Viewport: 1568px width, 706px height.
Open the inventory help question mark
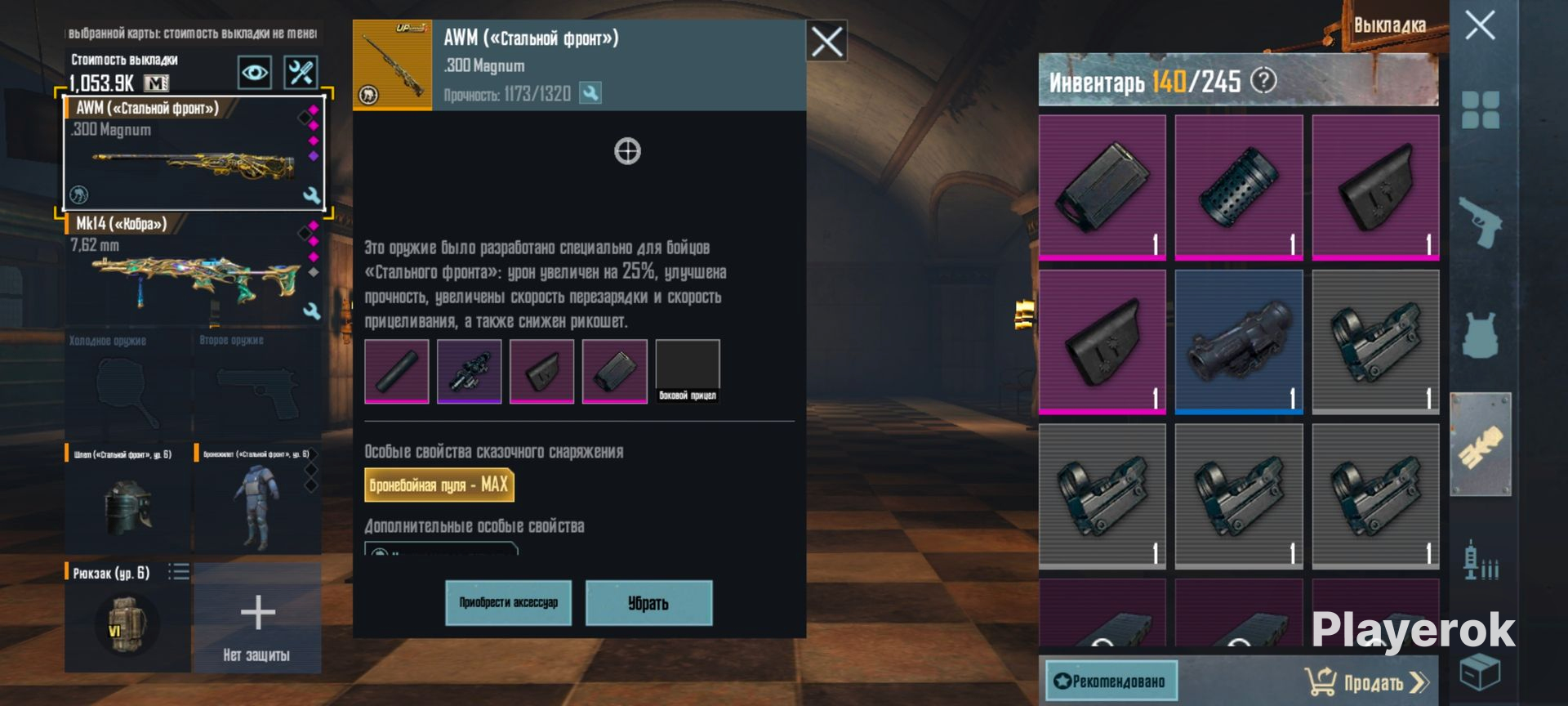pos(1263,80)
